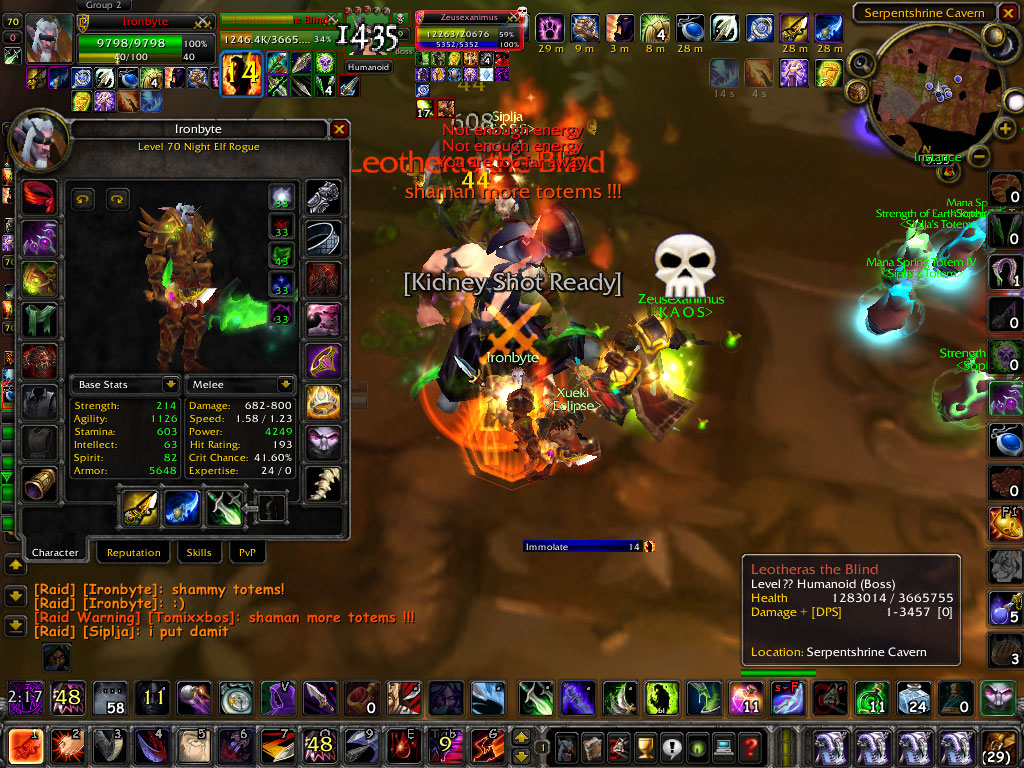Show the PvP tab

(x=246, y=552)
